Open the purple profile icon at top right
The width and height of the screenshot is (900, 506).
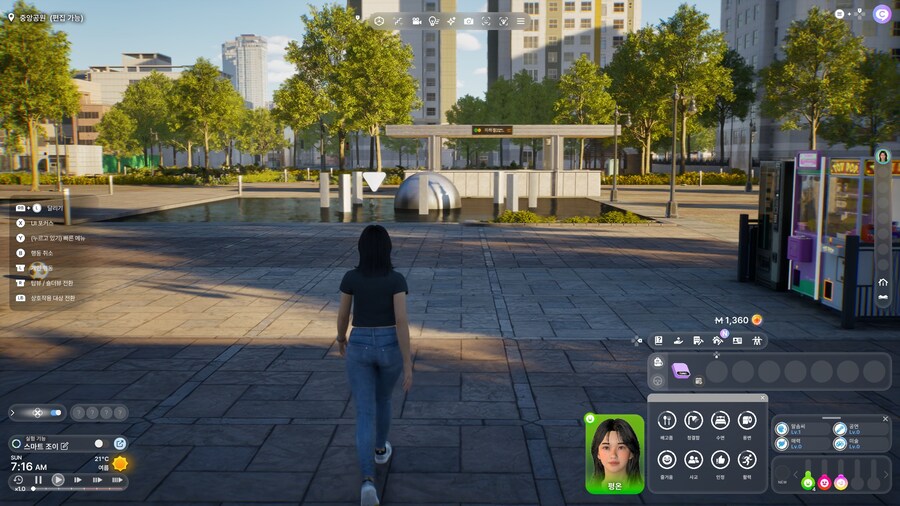coord(881,14)
